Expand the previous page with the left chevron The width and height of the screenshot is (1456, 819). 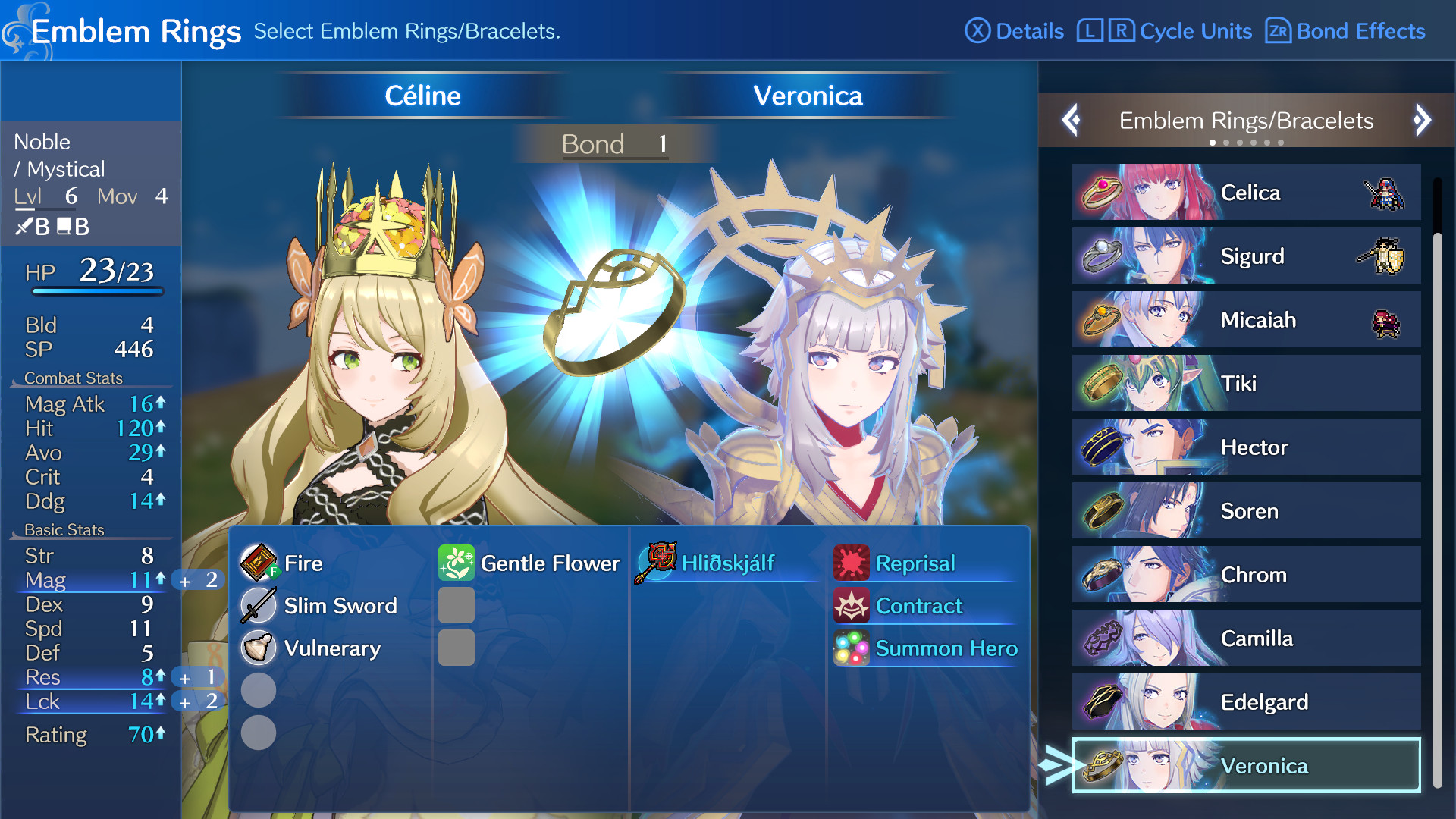pos(1072,121)
